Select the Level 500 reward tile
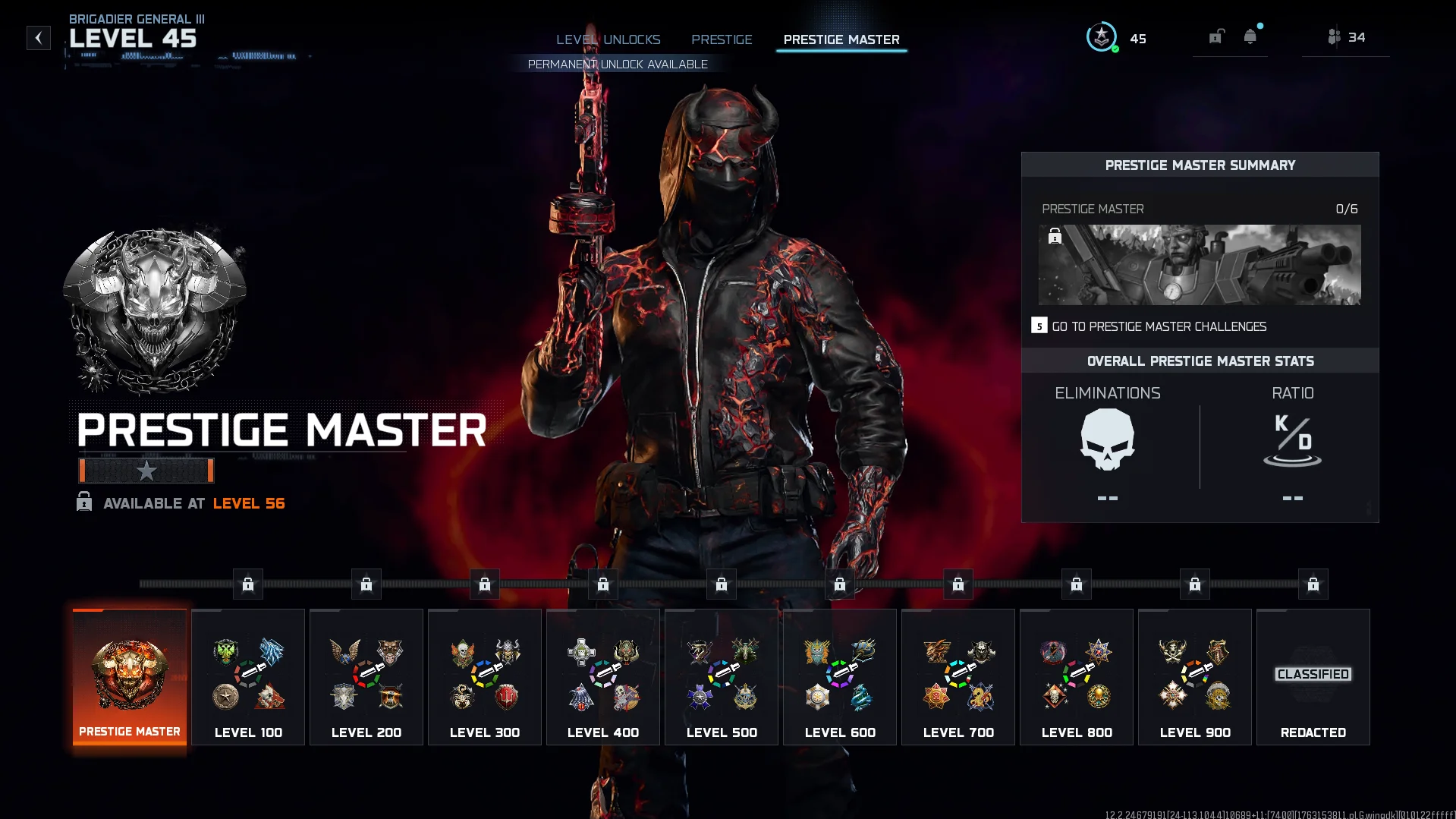The width and height of the screenshot is (1456, 819). coord(722,677)
